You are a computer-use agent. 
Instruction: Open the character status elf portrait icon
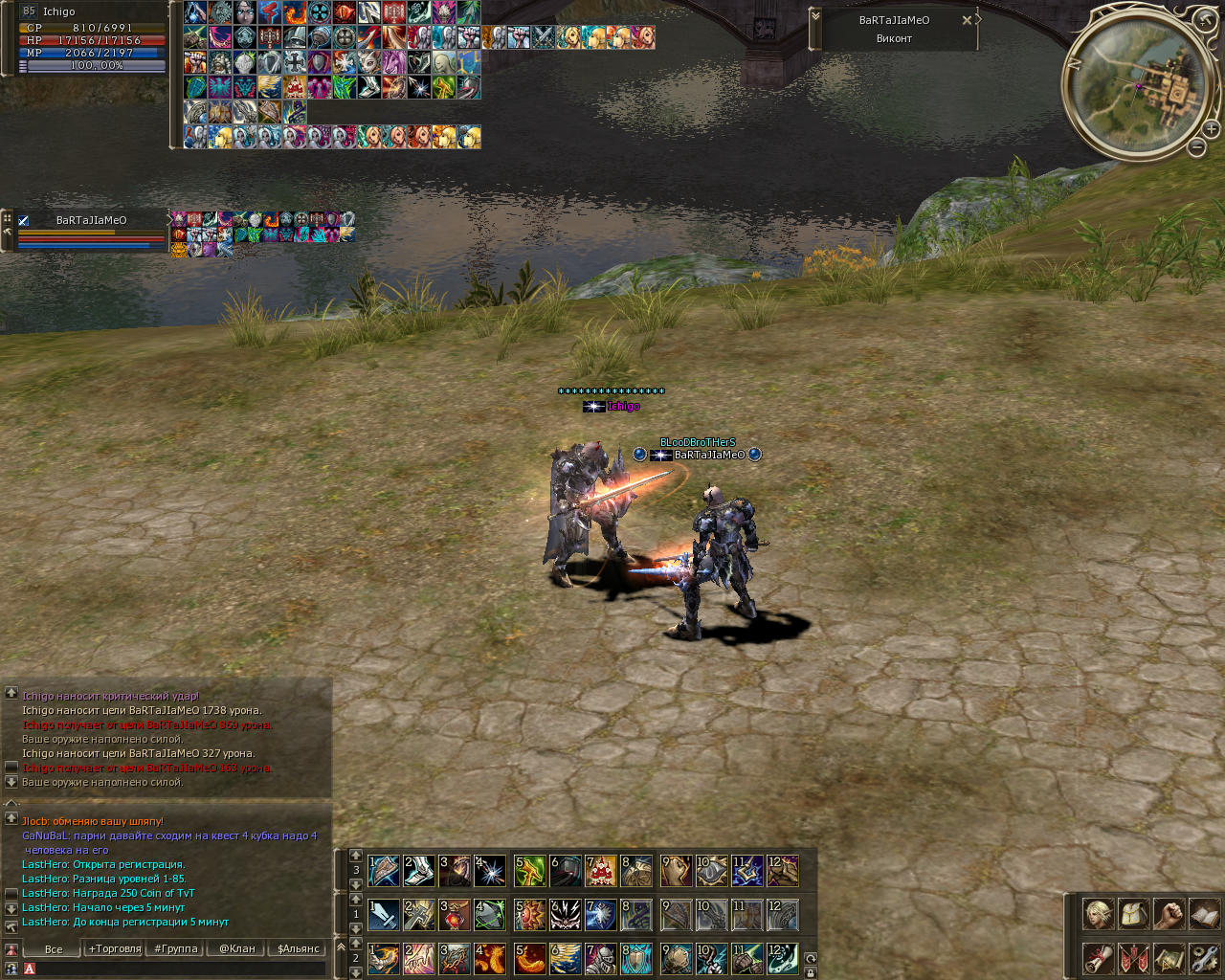click(1098, 914)
